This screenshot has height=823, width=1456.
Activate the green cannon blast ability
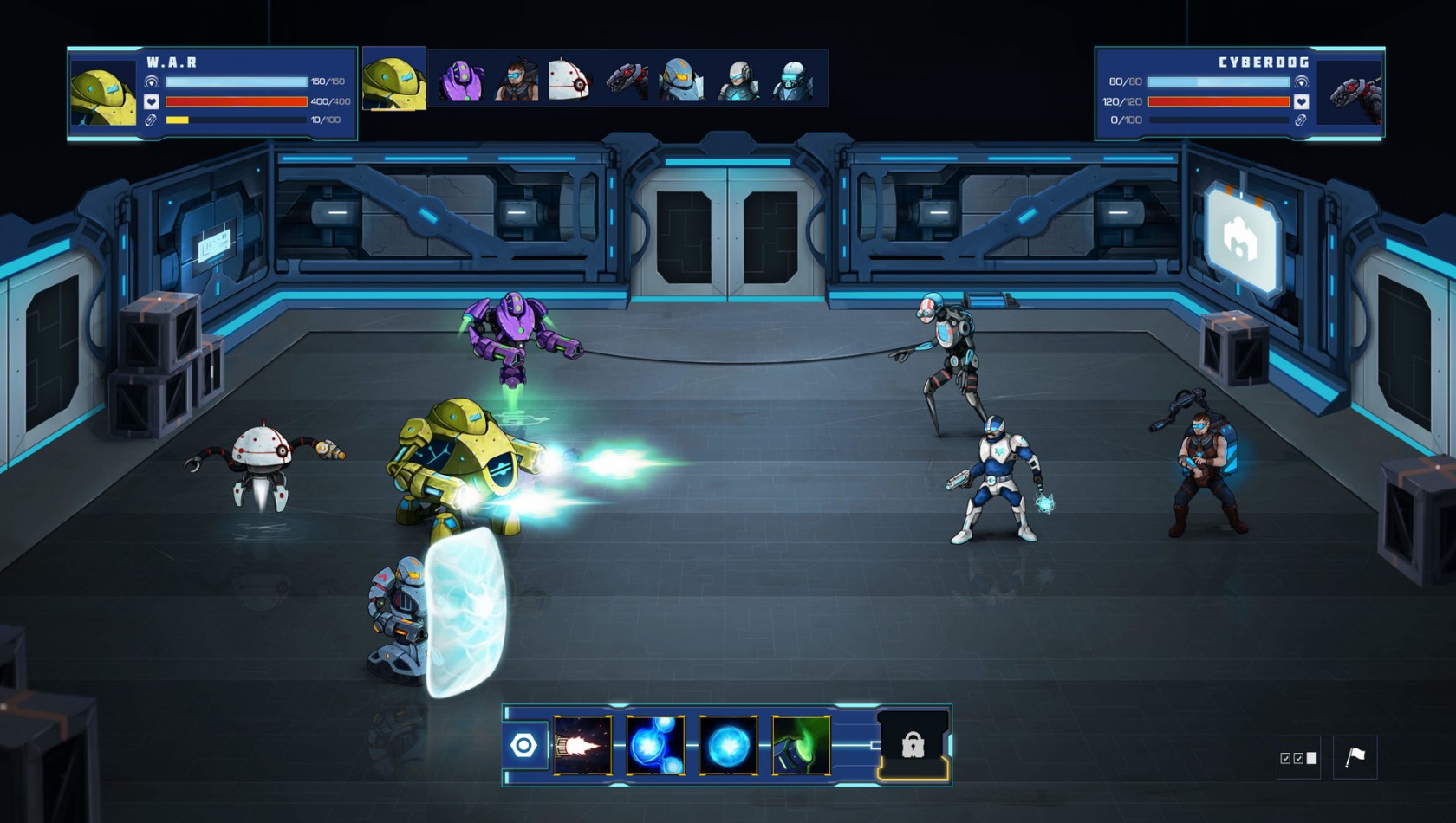click(x=801, y=745)
